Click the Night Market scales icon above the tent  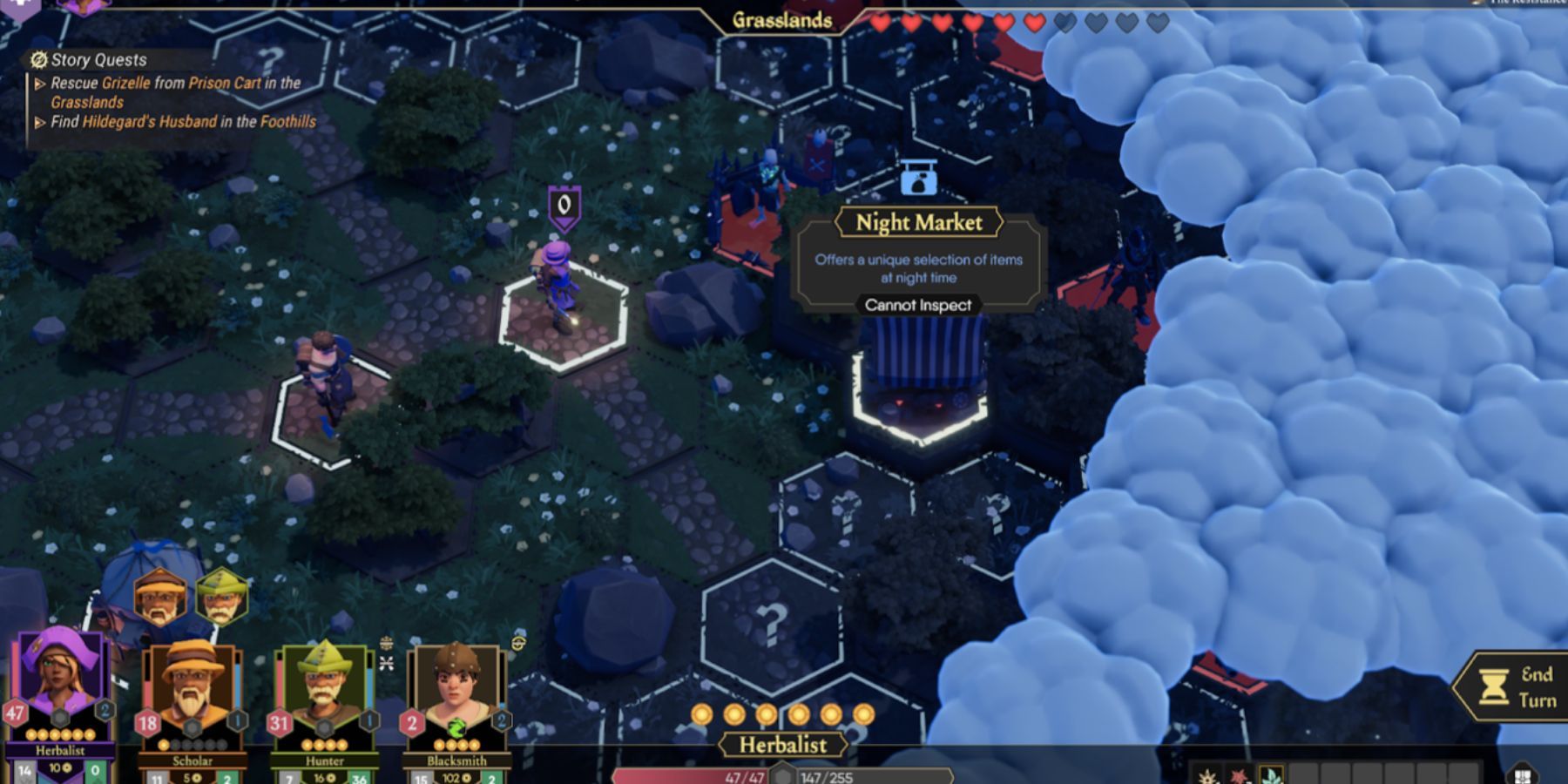click(x=919, y=183)
